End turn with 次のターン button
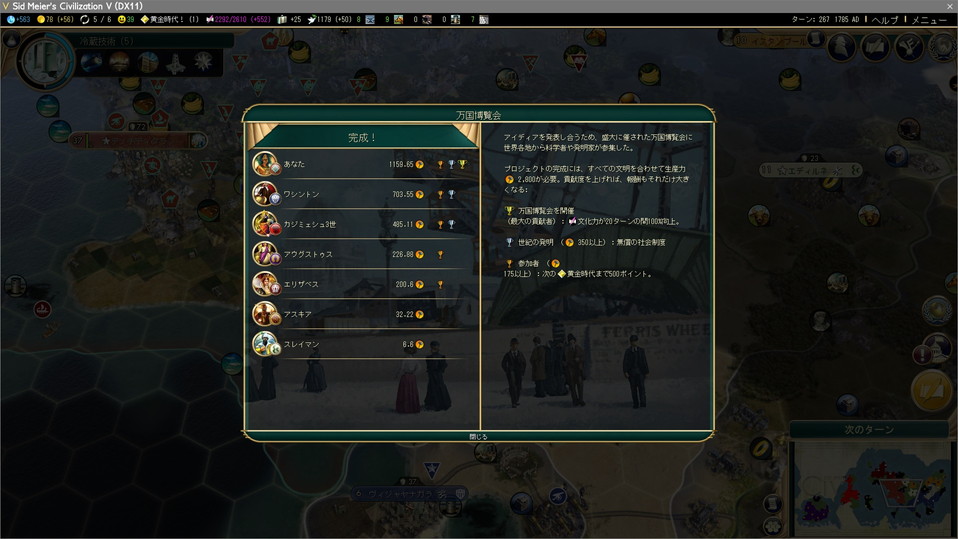 tap(868, 430)
